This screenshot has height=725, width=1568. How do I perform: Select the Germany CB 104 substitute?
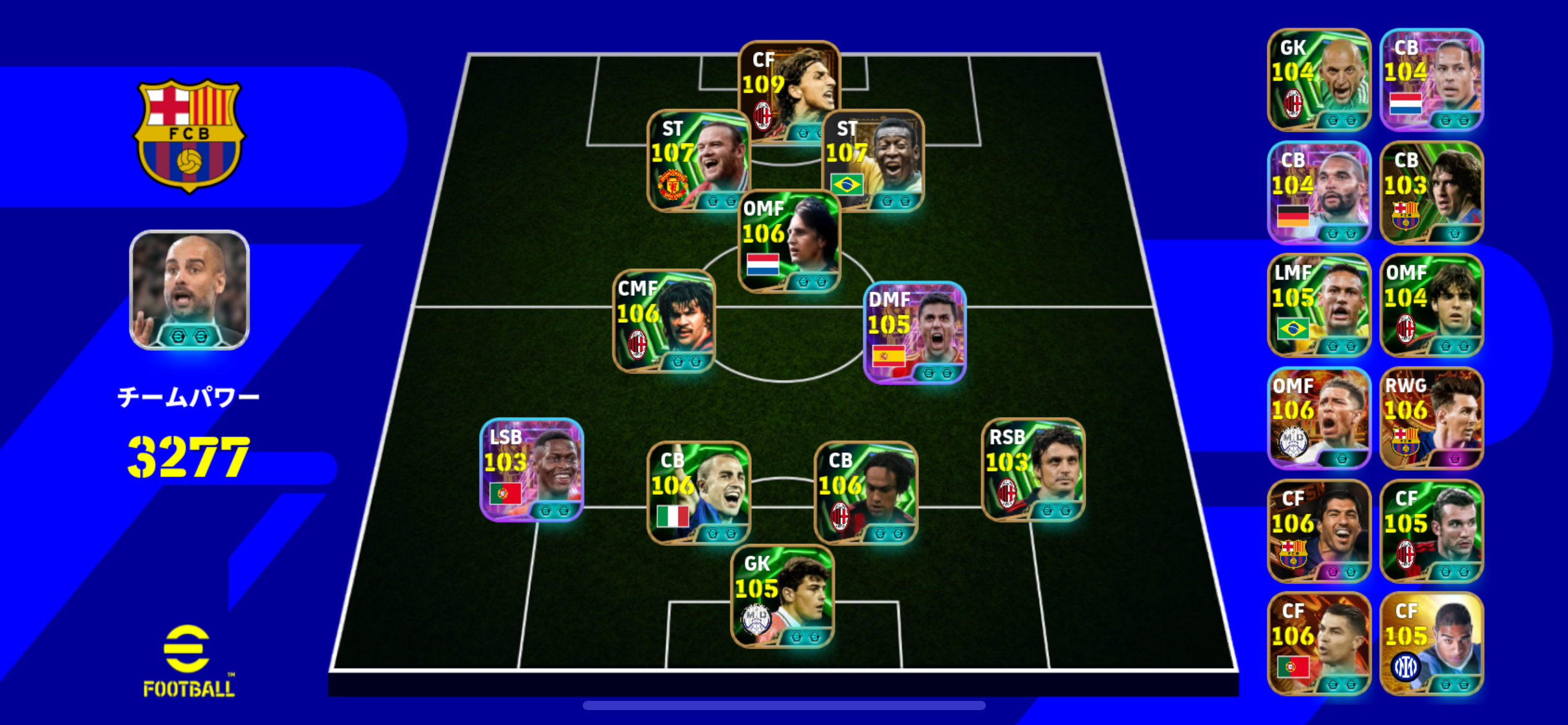(x=1319, y=193)
